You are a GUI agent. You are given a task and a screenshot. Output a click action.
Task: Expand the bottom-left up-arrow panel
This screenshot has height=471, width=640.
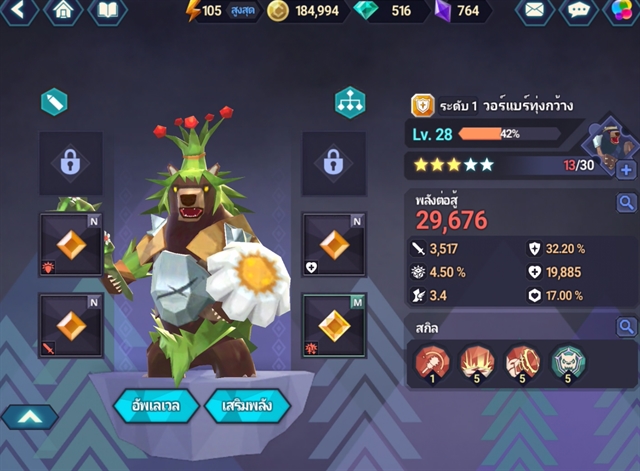coord(29,416)
